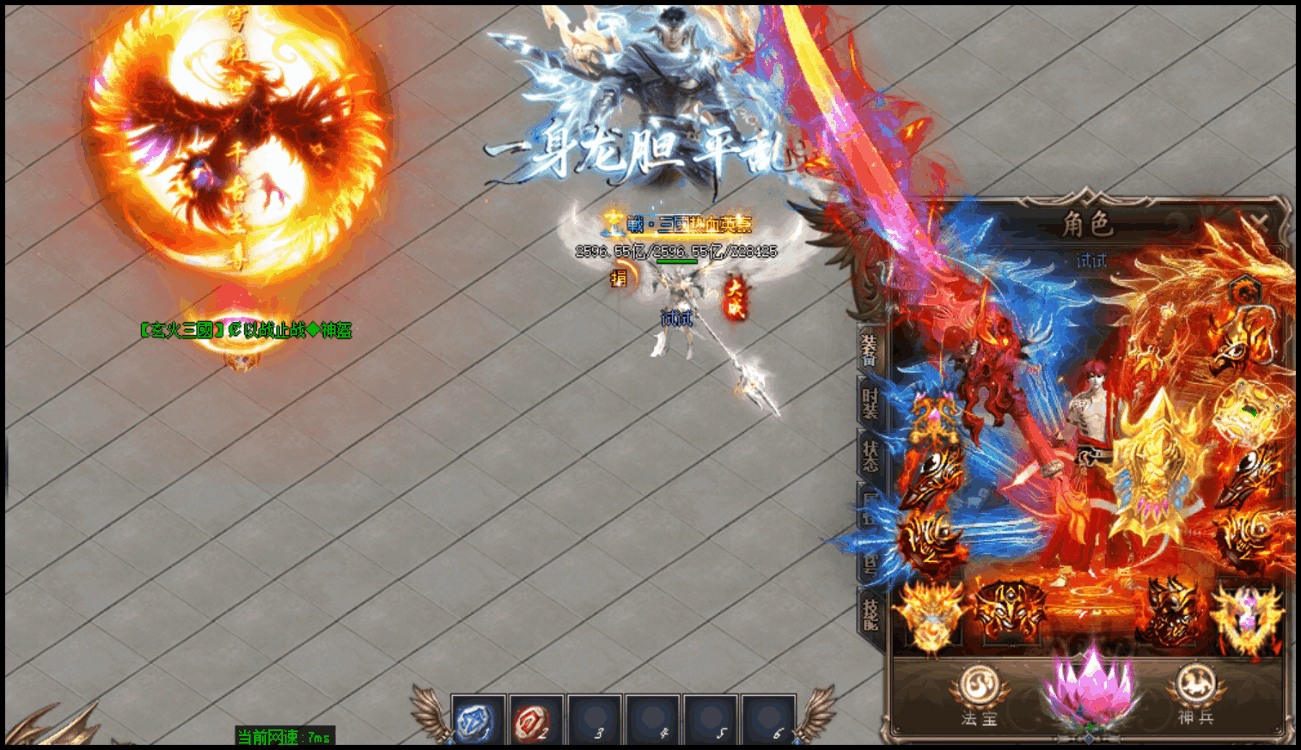Select the large golden armor equipment piece
Screen dimensions: 1301x750
(1162, 465)
